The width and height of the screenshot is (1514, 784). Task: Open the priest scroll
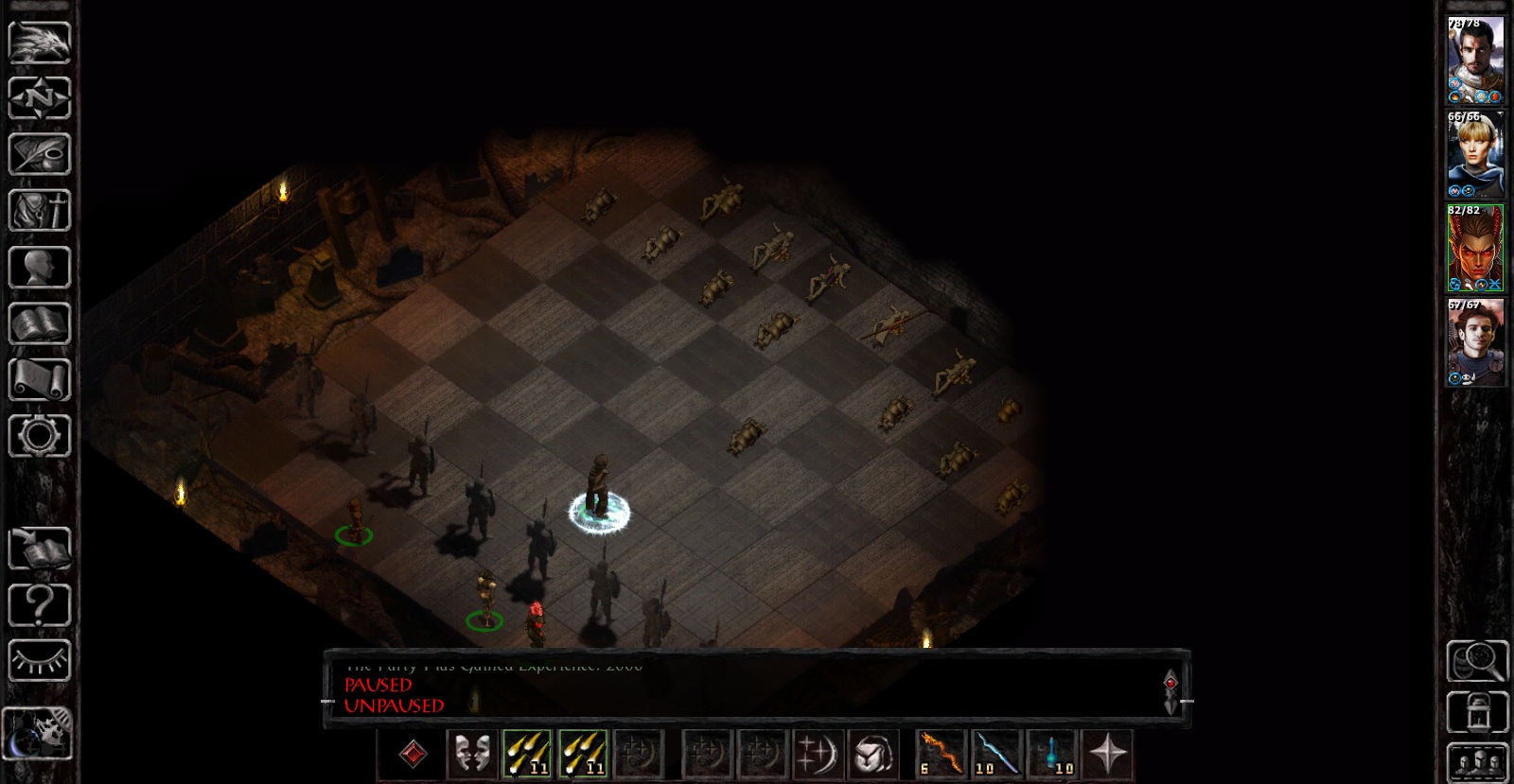(40, 380)
